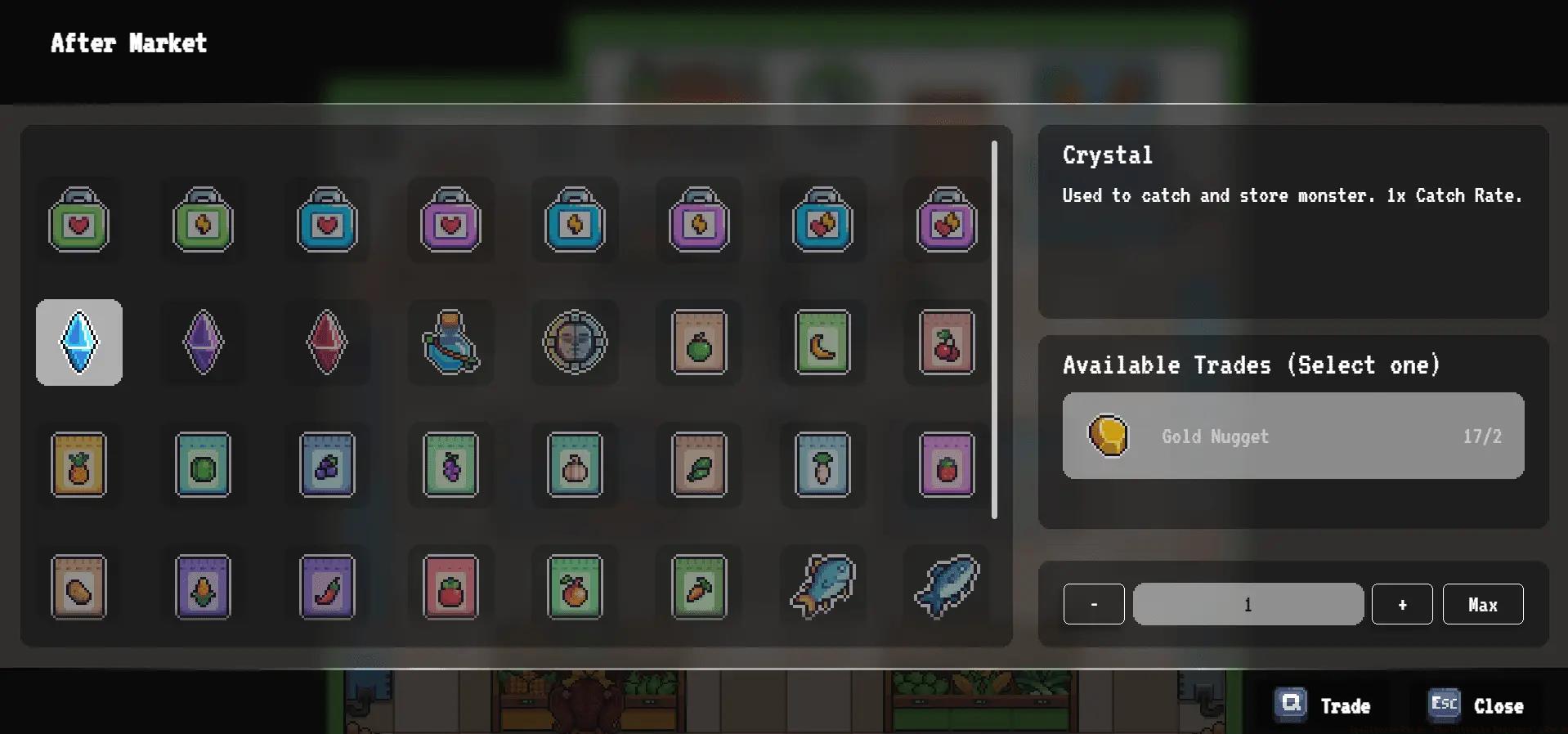Pick the potato seed packet
The height and width of the screenshot is (734, 1568).
pos(79,587)
